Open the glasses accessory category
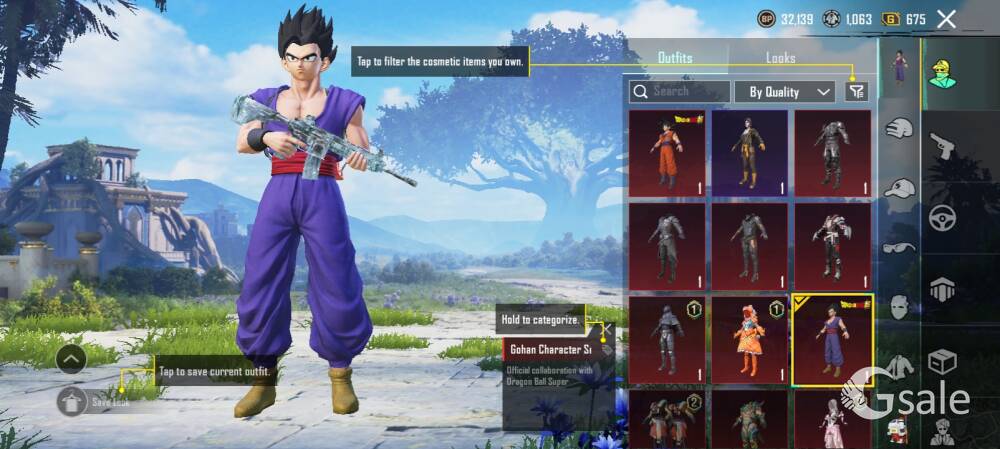The height and width of the screenshot is (449, 1000). [x=900, y=247]
